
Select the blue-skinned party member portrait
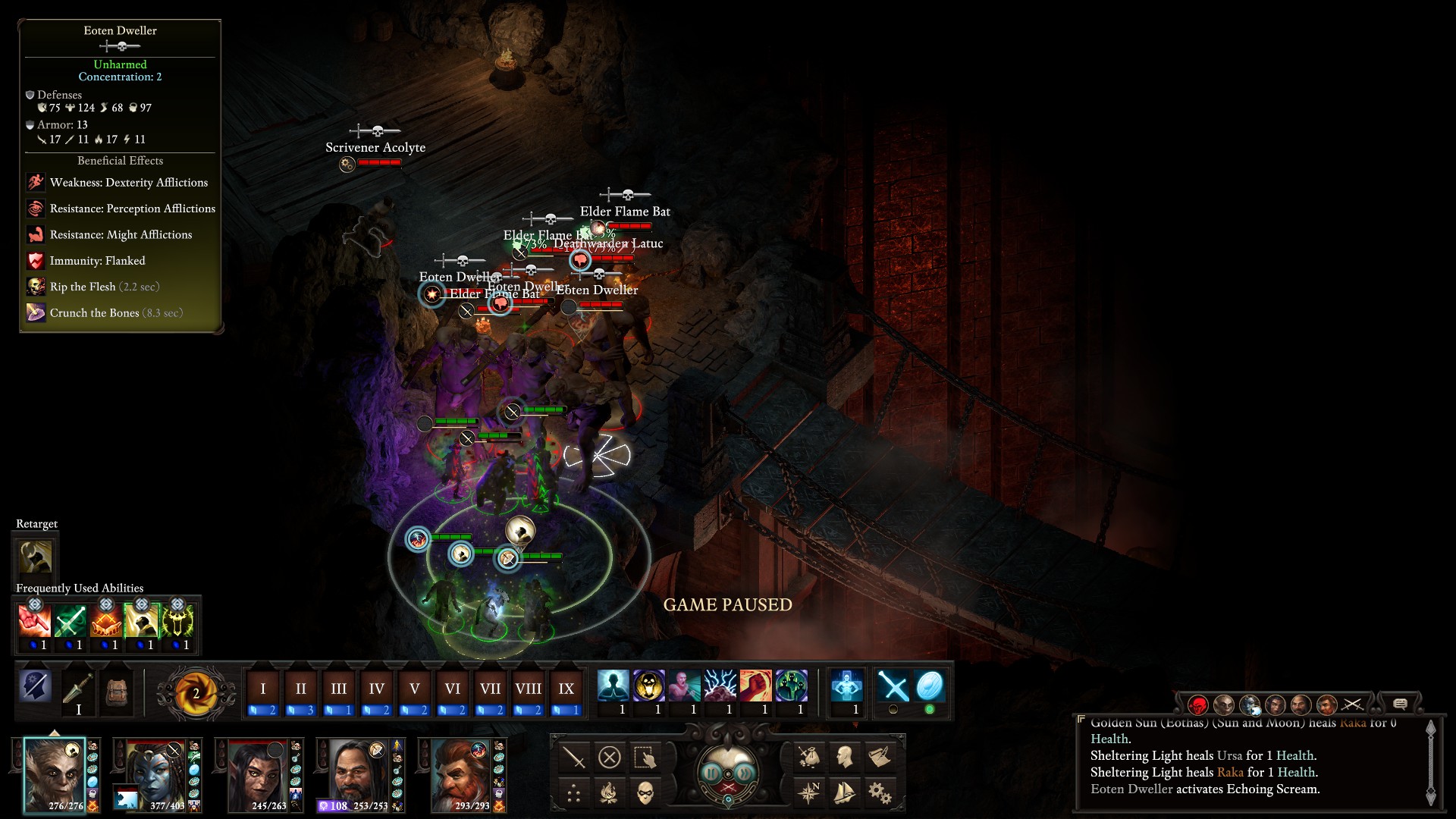(x=156, y=775)
